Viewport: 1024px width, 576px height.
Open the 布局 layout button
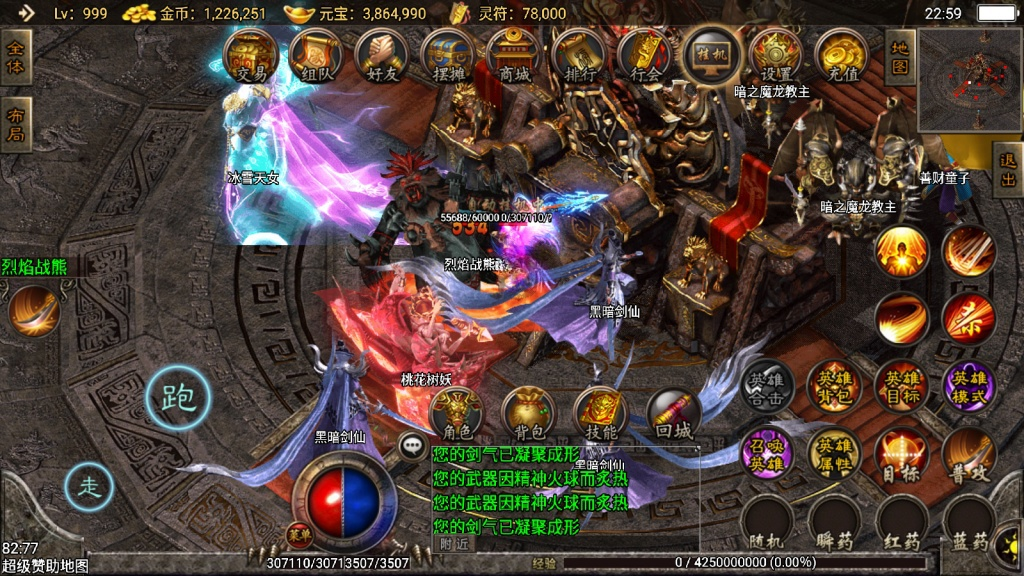[18, 125]
